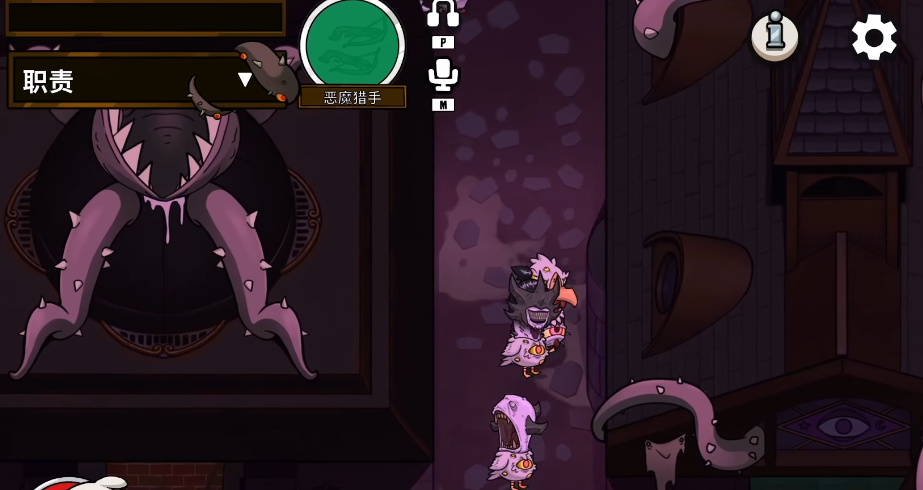Open the chess pawn info button
The image size is (923, 490).
tap(775, 37)
